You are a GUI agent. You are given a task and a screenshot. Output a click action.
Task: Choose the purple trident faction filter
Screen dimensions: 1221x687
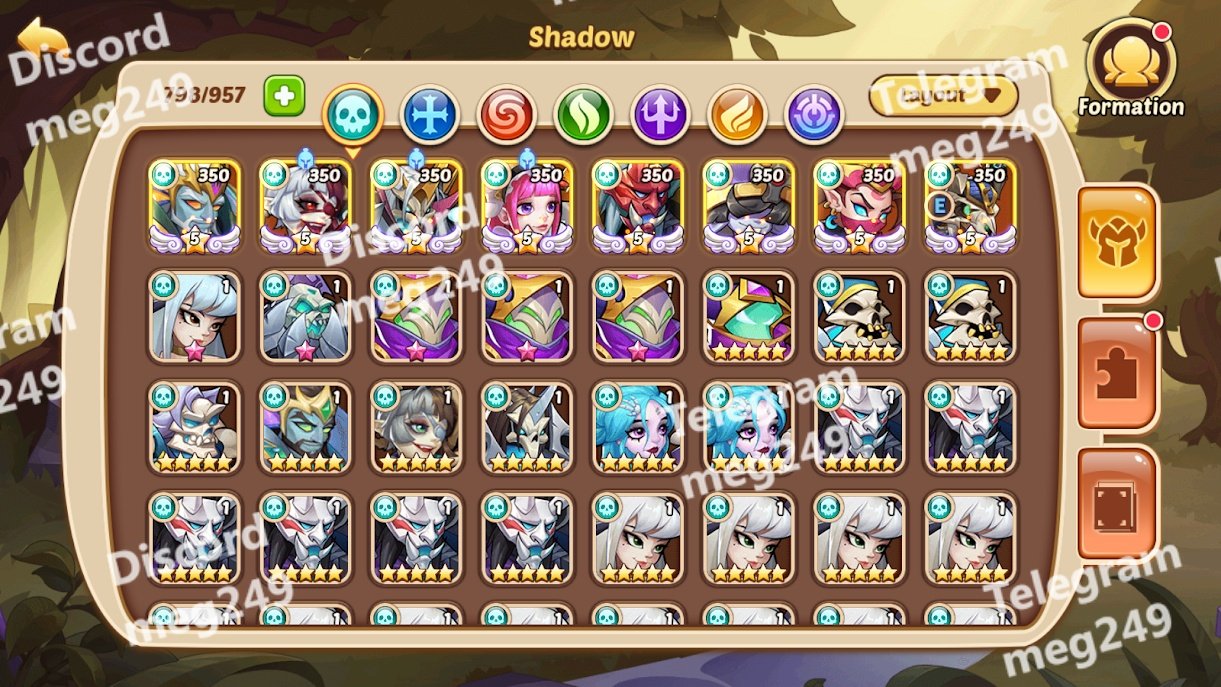tap(661, 115)
